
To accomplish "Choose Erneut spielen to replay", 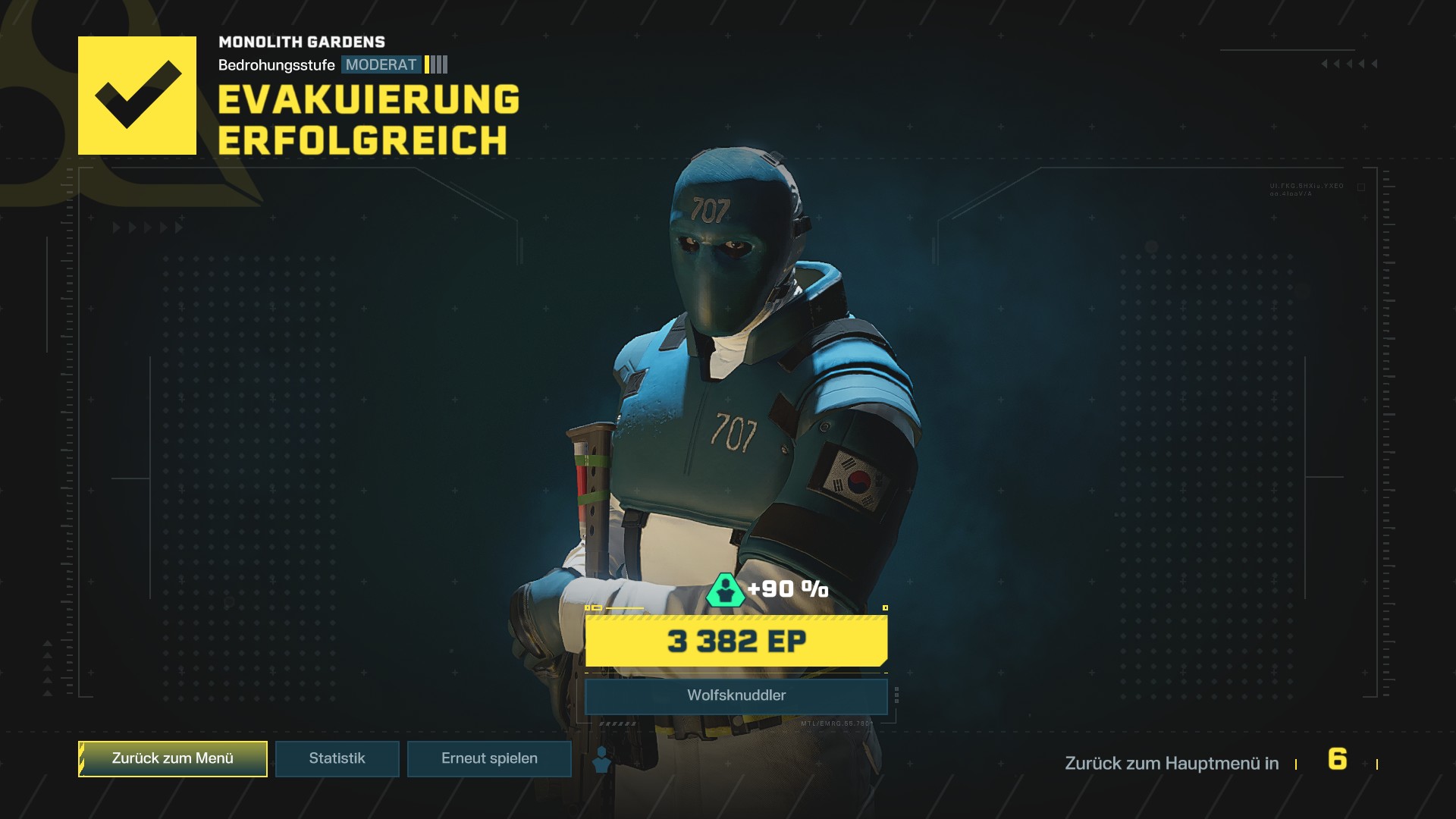I will (489, 758).
